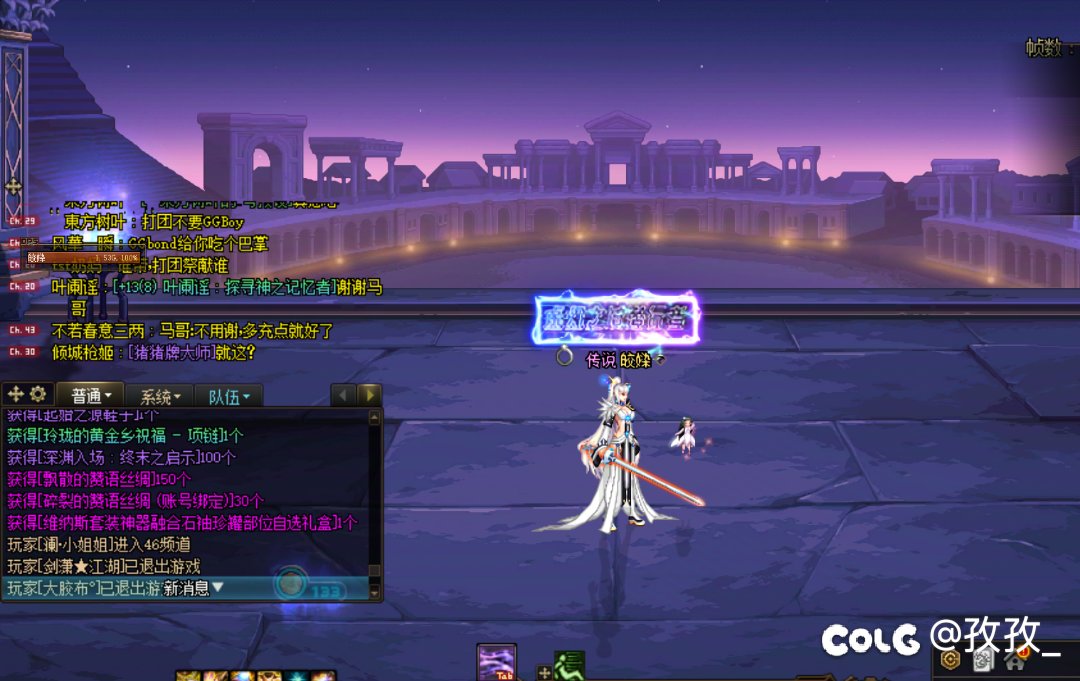Image resolution: width=1080 pixels, height=681 pixels.
Task: Open the 系统 chat tab
Action: tap(161, 396)
